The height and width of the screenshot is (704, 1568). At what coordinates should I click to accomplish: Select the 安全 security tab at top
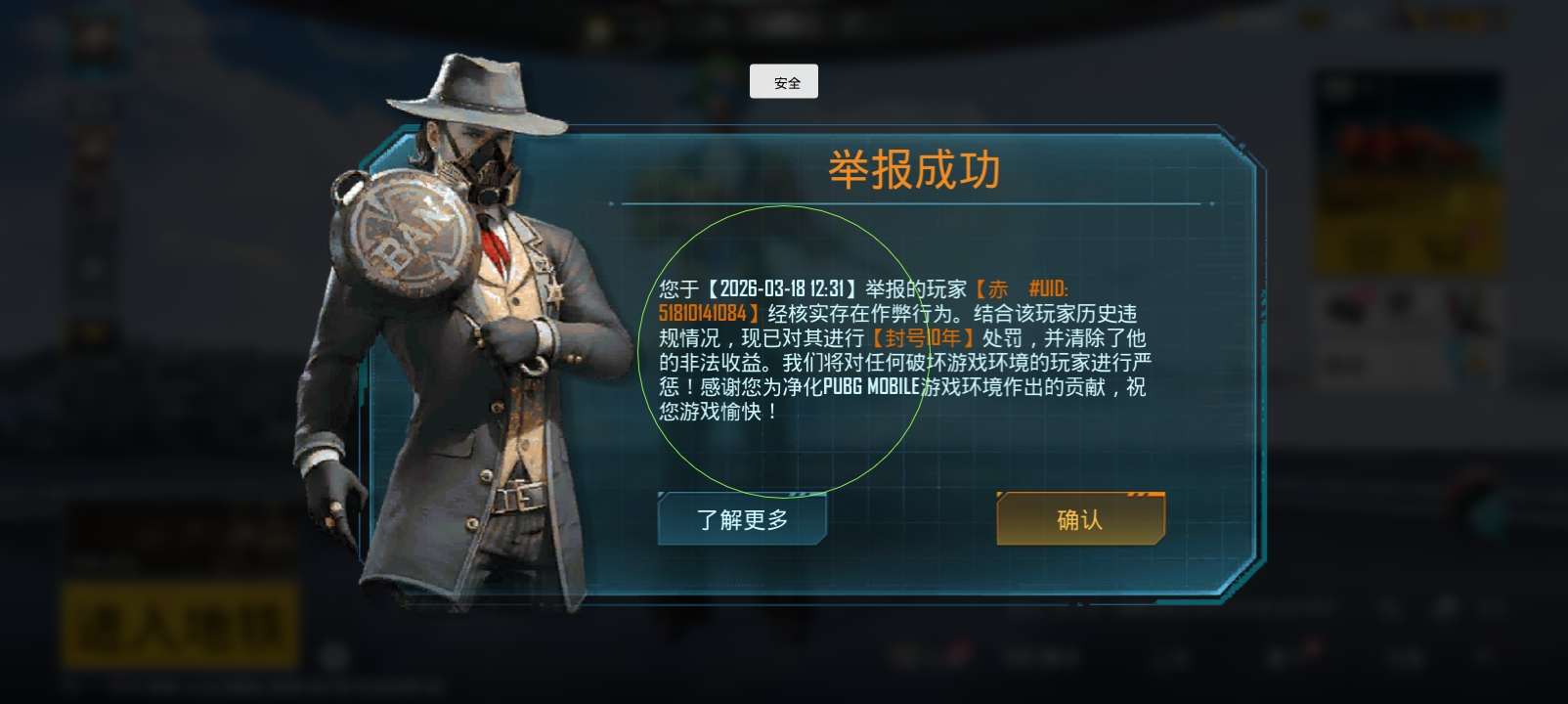coord(783,81)
